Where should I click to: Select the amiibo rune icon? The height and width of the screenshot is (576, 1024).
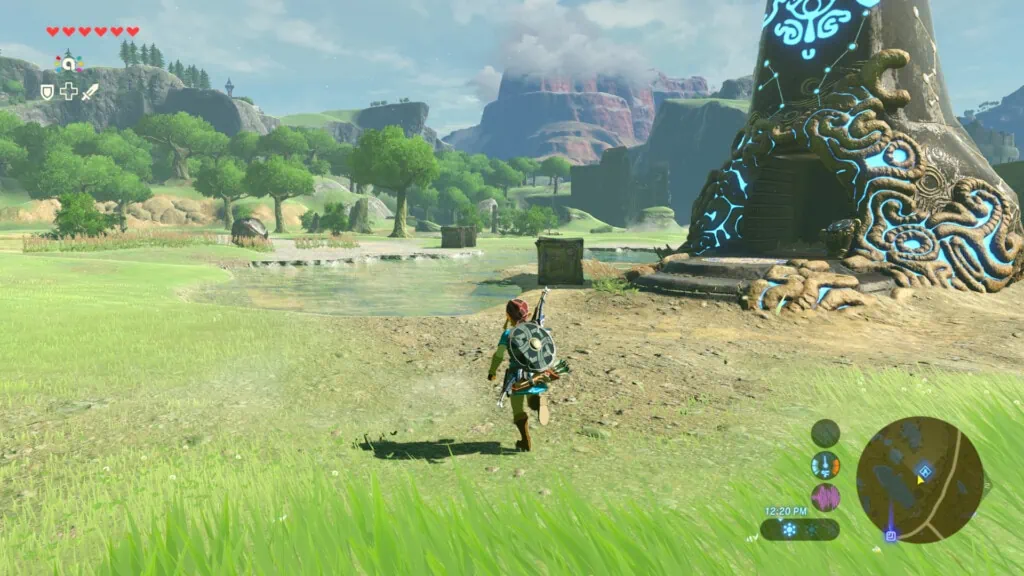coord(69,63)
